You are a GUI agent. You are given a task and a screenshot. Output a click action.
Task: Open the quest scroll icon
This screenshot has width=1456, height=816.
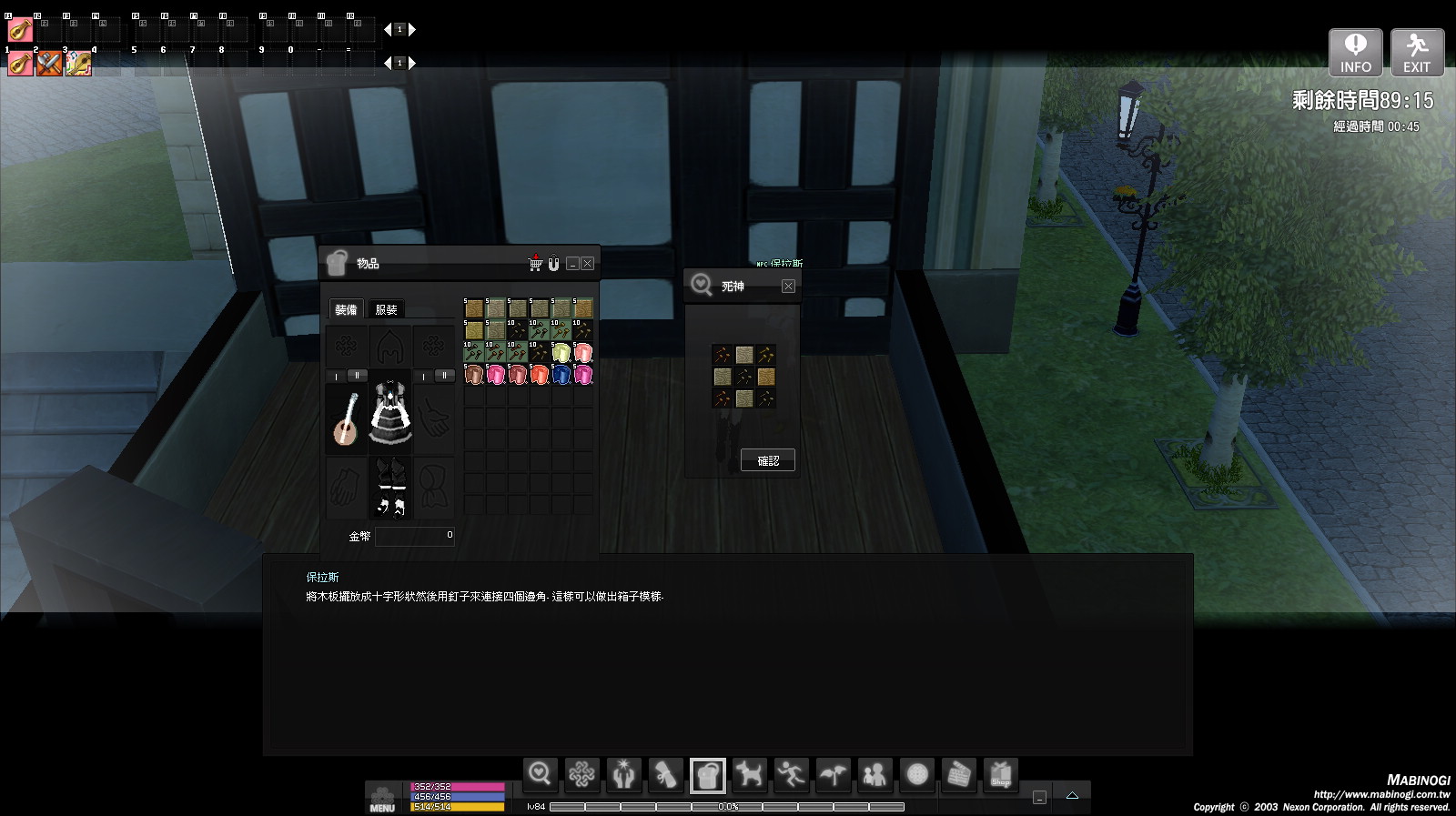[665, 775]
